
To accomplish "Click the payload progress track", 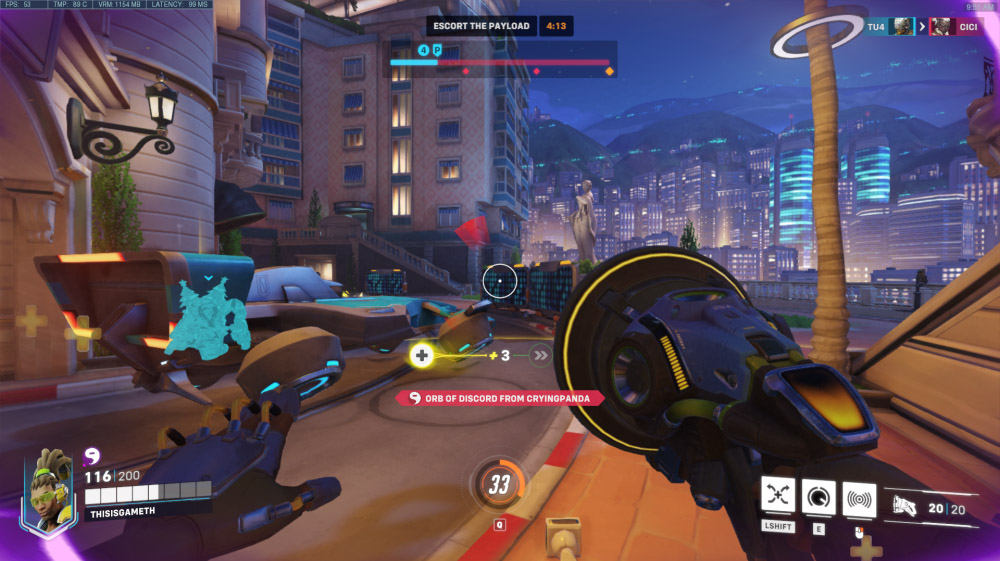I will (x=500, y=62).
